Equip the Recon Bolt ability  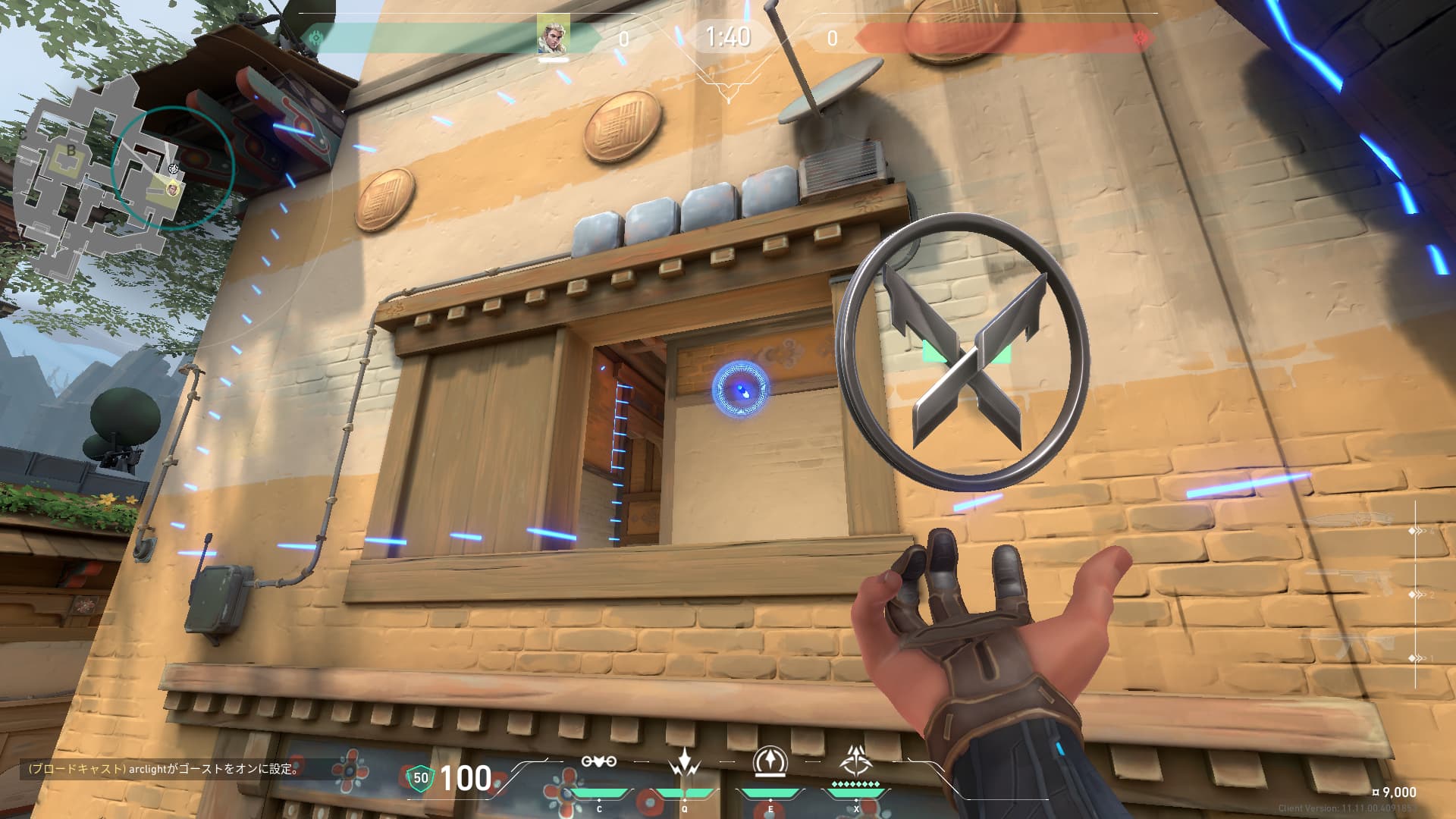(x=770, y=763)
